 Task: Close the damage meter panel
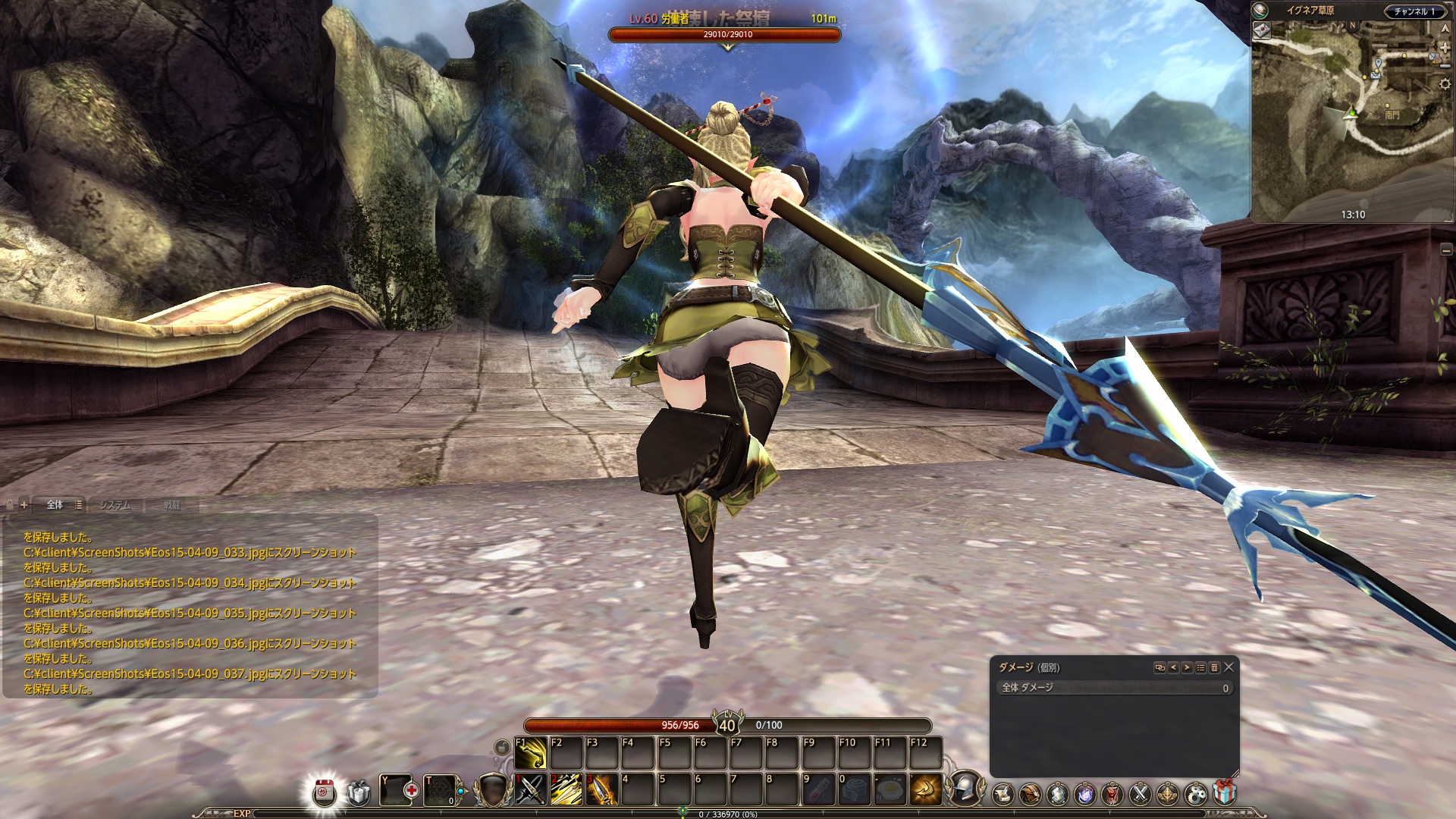pos(1228,667)
